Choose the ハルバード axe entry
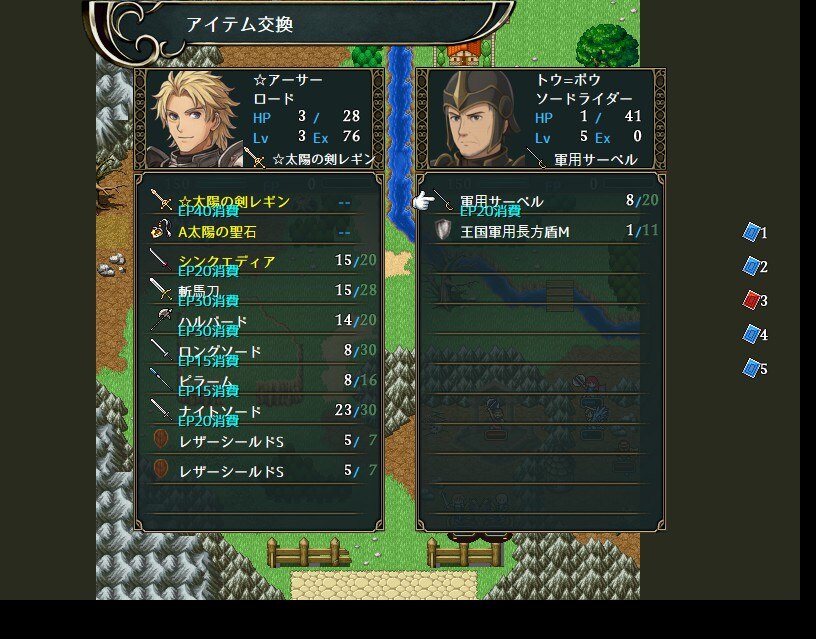816x639 pixels. tap(258, 321)
